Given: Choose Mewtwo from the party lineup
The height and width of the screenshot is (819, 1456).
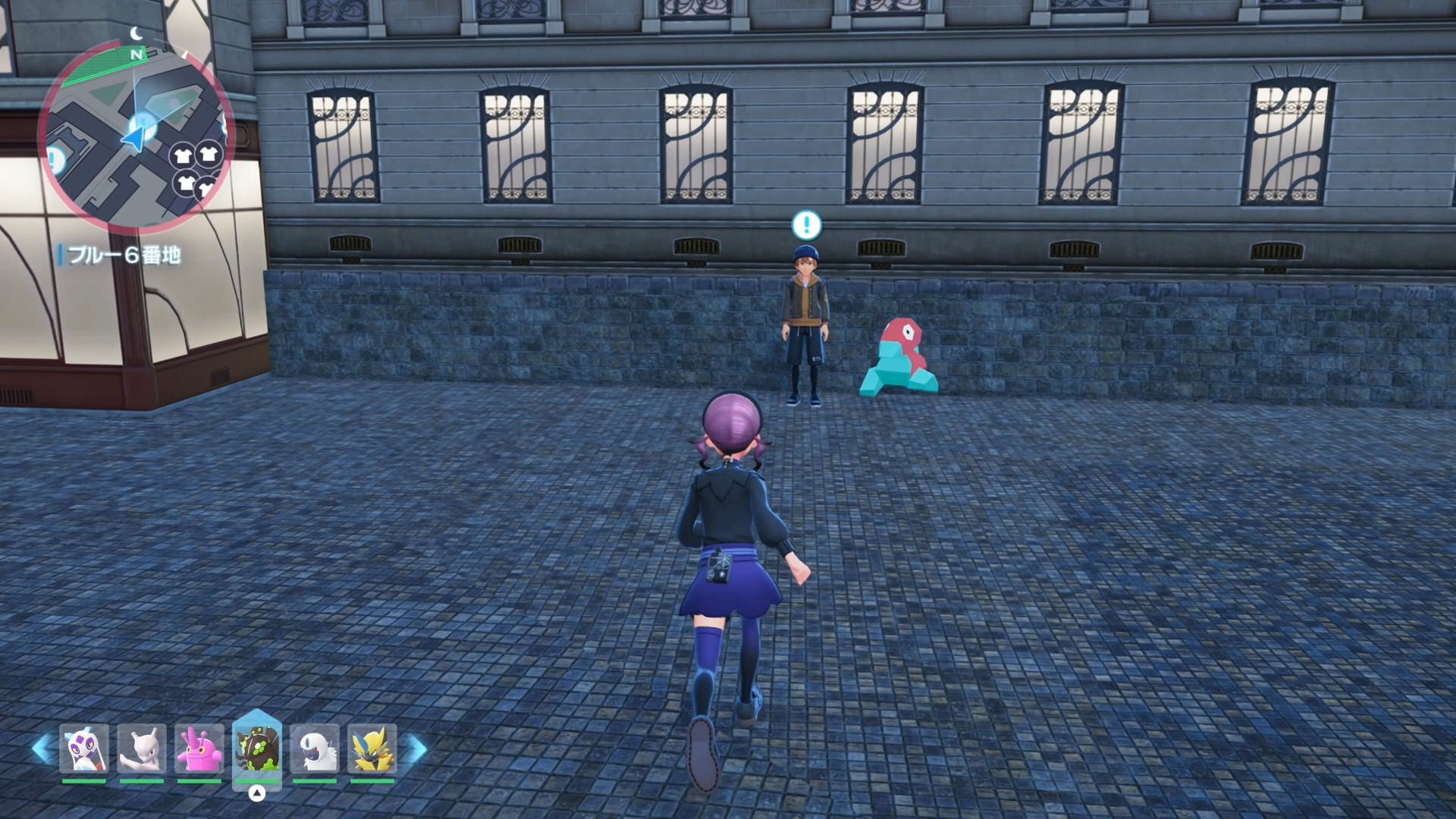Looking at the screenshot, I should click(x=142, y=749).
